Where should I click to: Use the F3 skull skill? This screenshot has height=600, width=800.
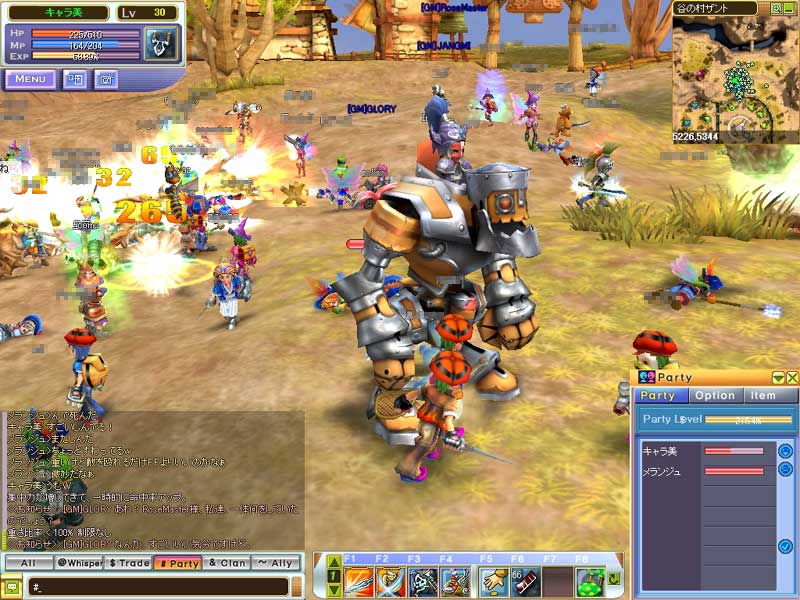(x=424, y=580)
